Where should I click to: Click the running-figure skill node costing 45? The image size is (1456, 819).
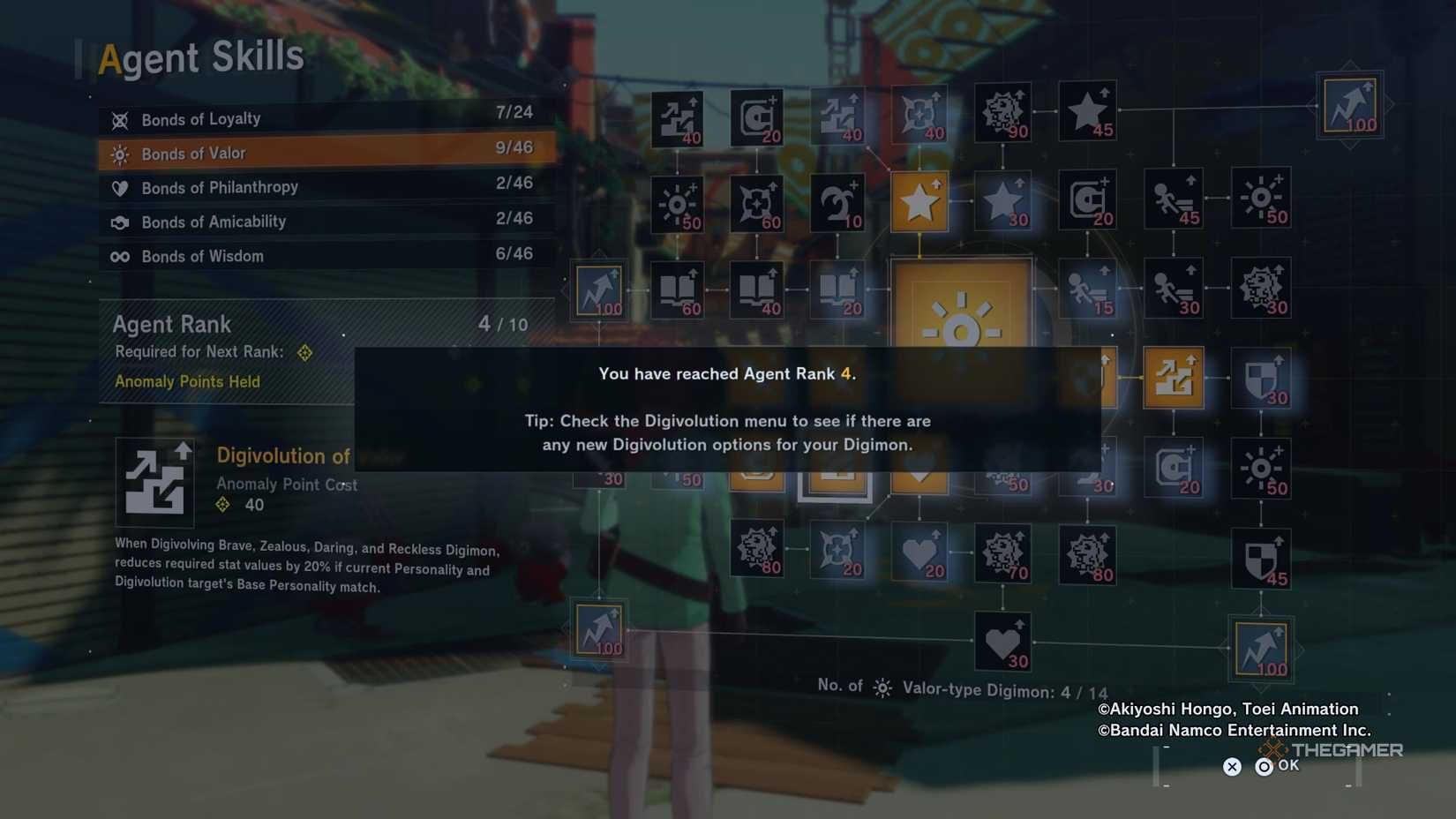coord(1174,199)
